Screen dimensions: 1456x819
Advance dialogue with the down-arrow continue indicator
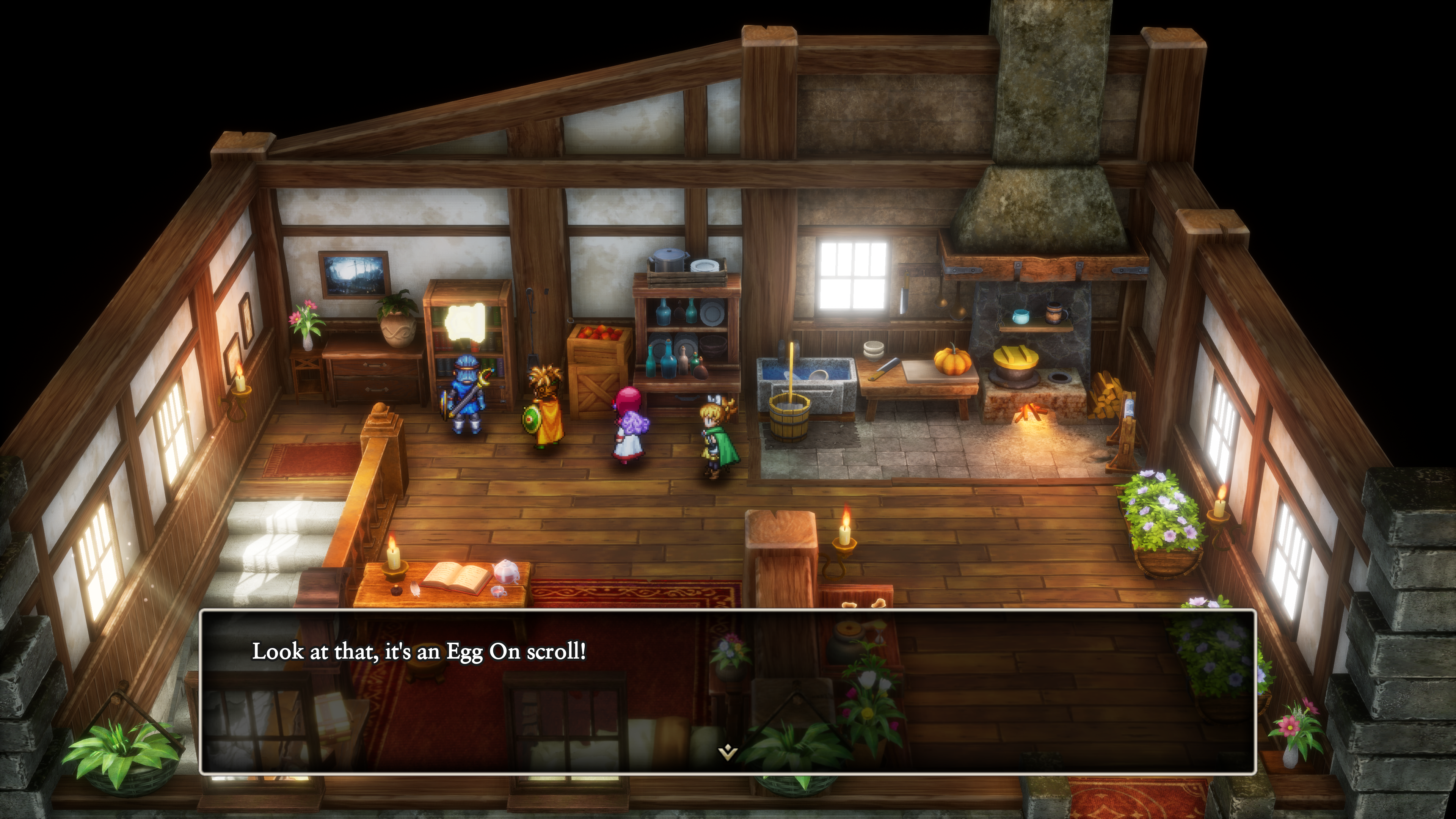point(727,752)
